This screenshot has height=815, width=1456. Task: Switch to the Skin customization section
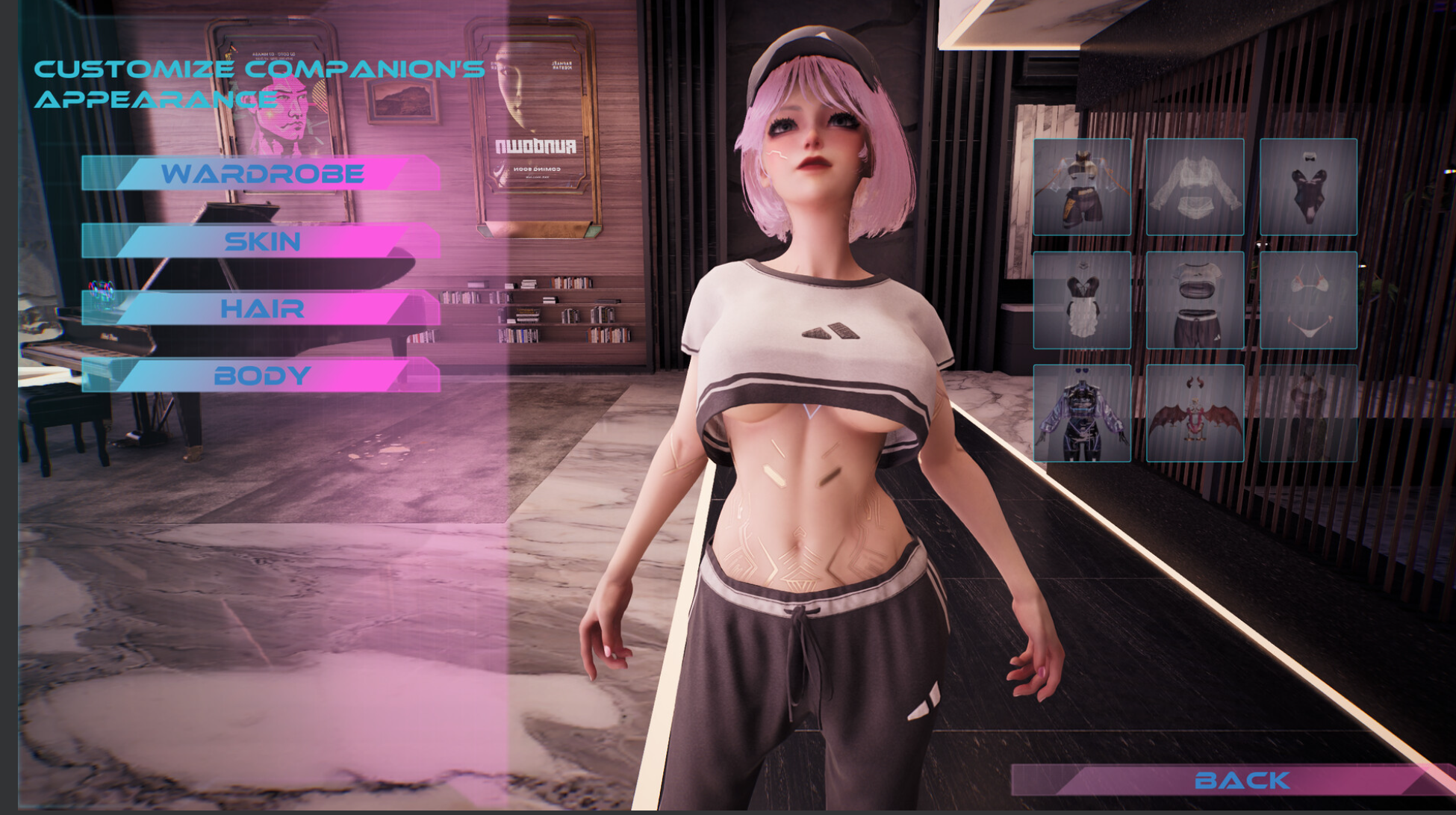263,241
